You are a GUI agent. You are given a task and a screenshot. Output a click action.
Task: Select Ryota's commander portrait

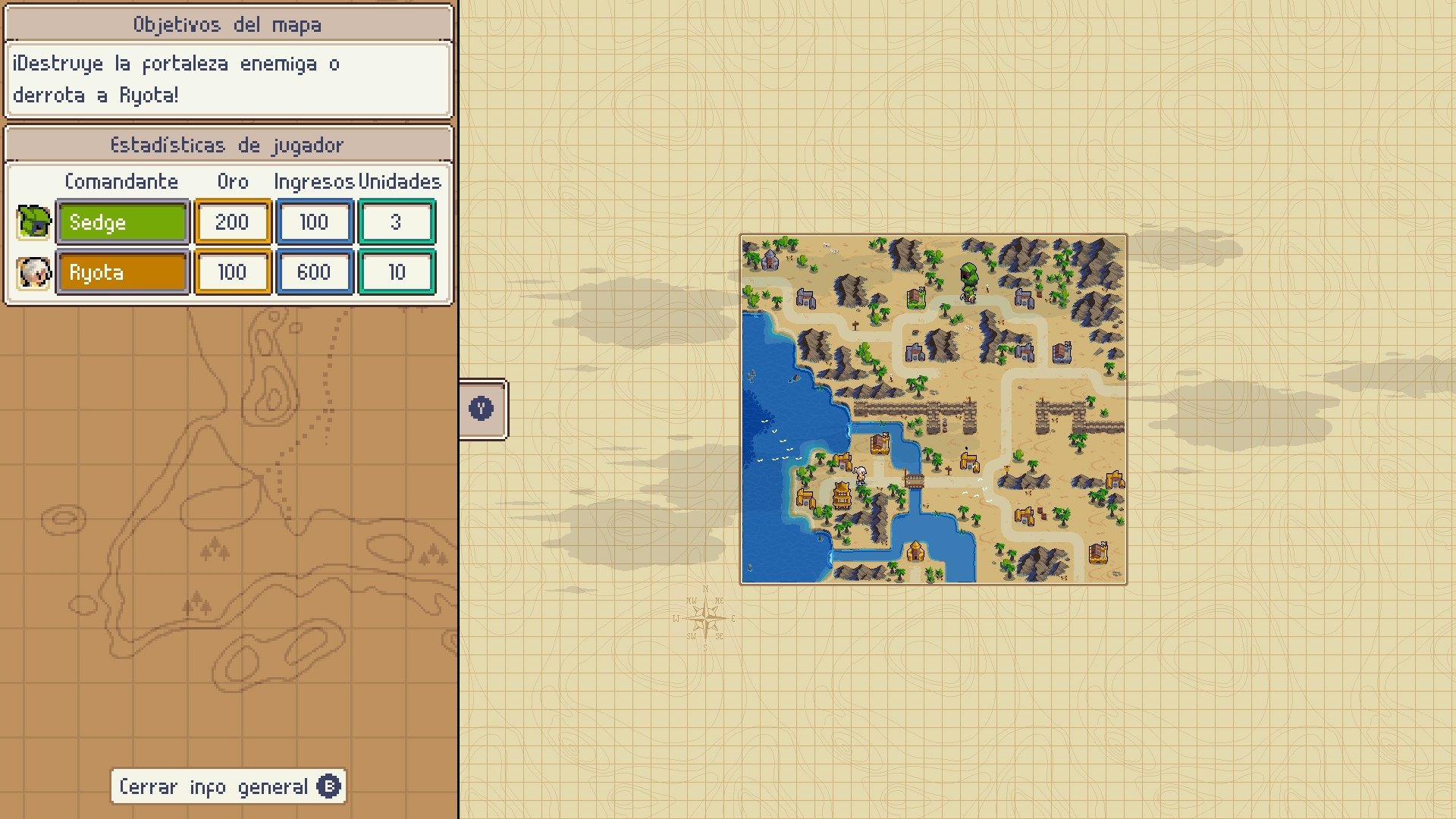point(32,272)
